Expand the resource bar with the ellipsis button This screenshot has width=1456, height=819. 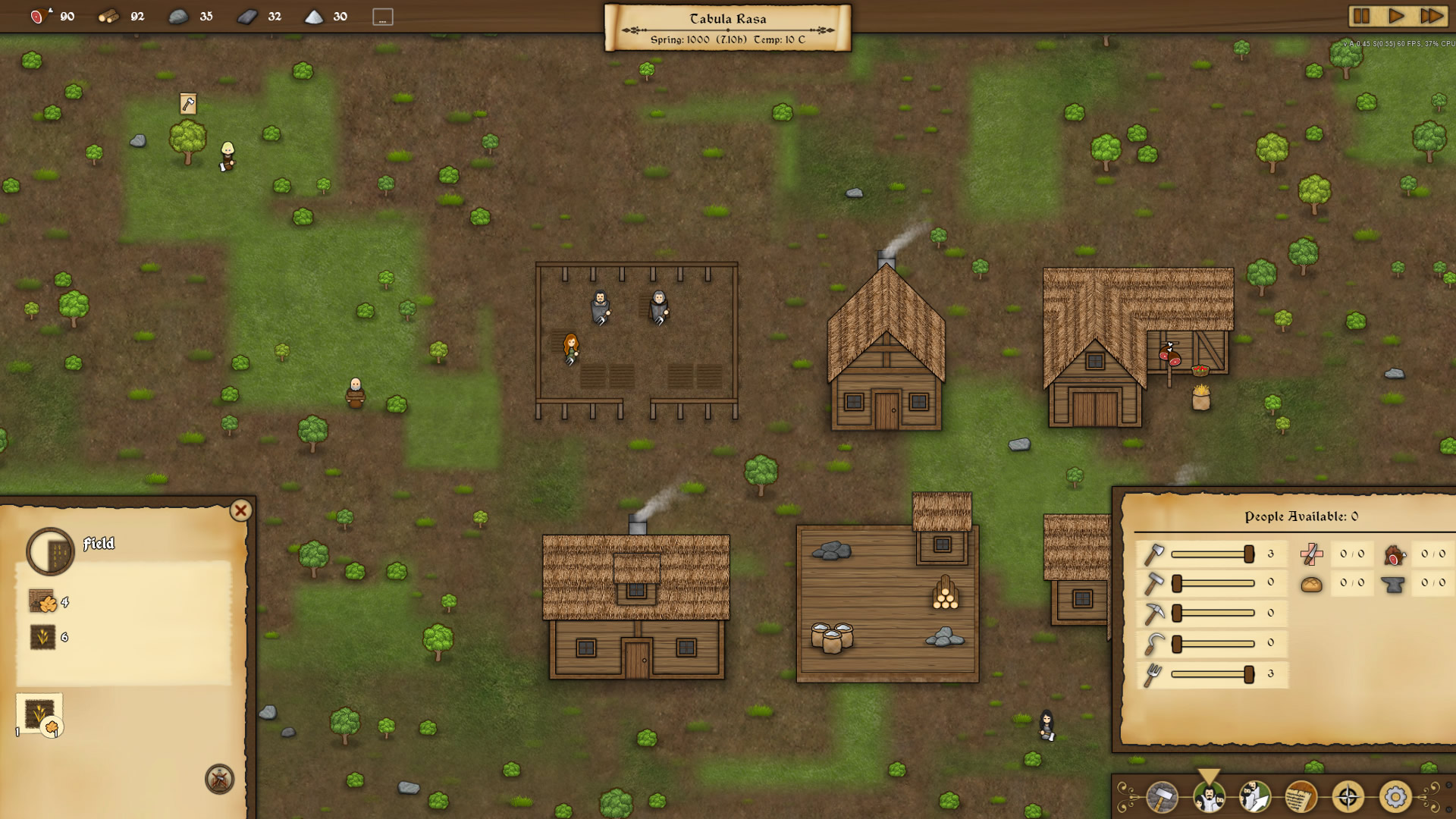[x=383, y=17]
